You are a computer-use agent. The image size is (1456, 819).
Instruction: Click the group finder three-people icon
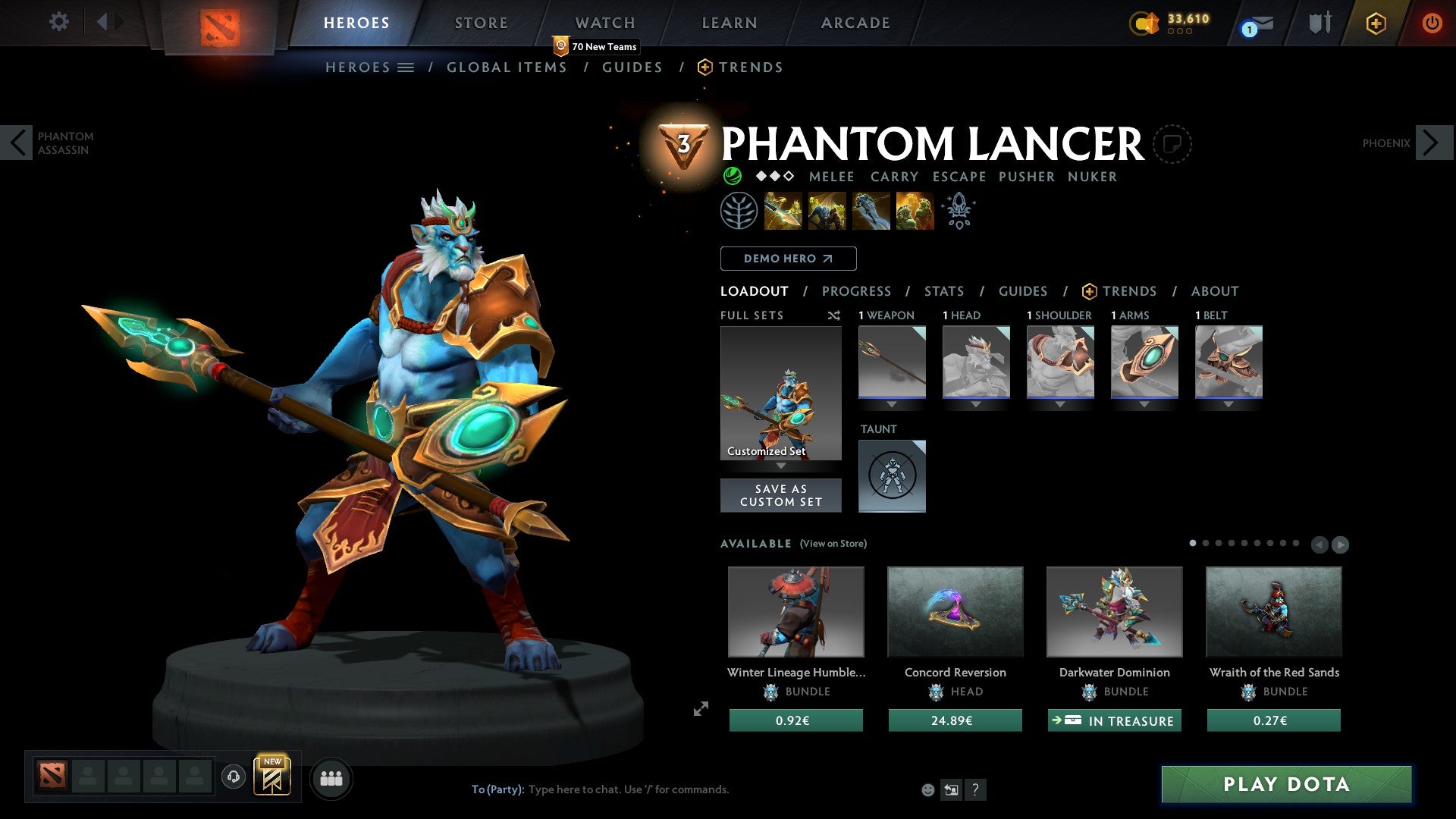[331, 778]
